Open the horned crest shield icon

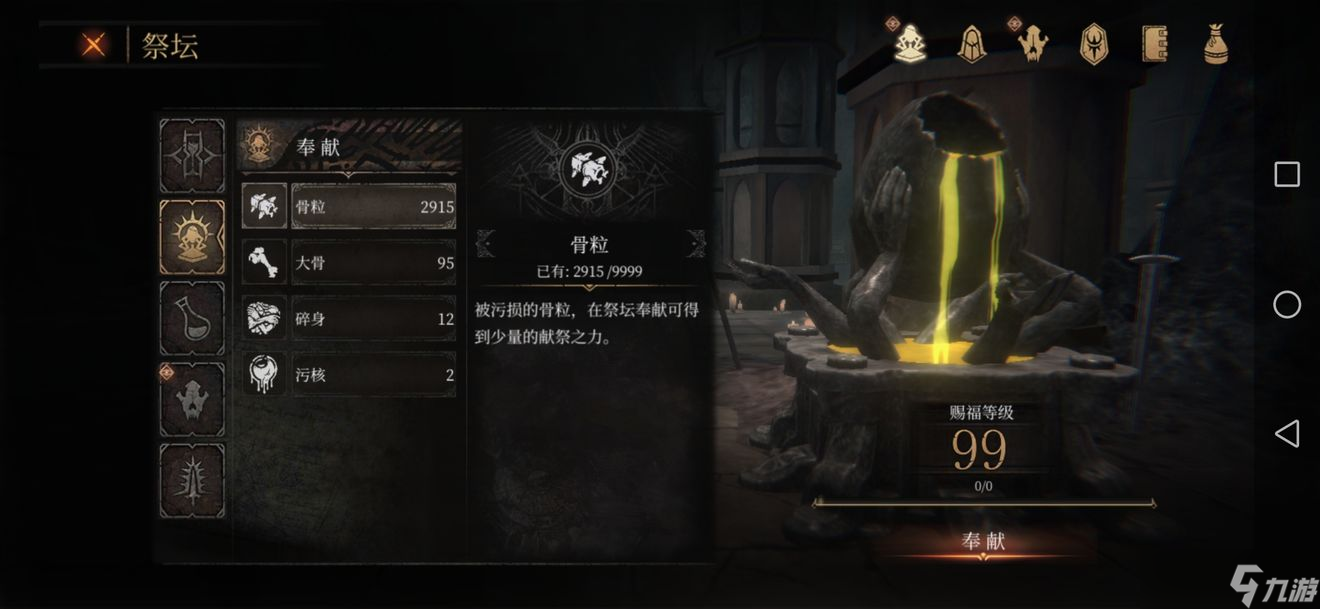(1094, 44)
